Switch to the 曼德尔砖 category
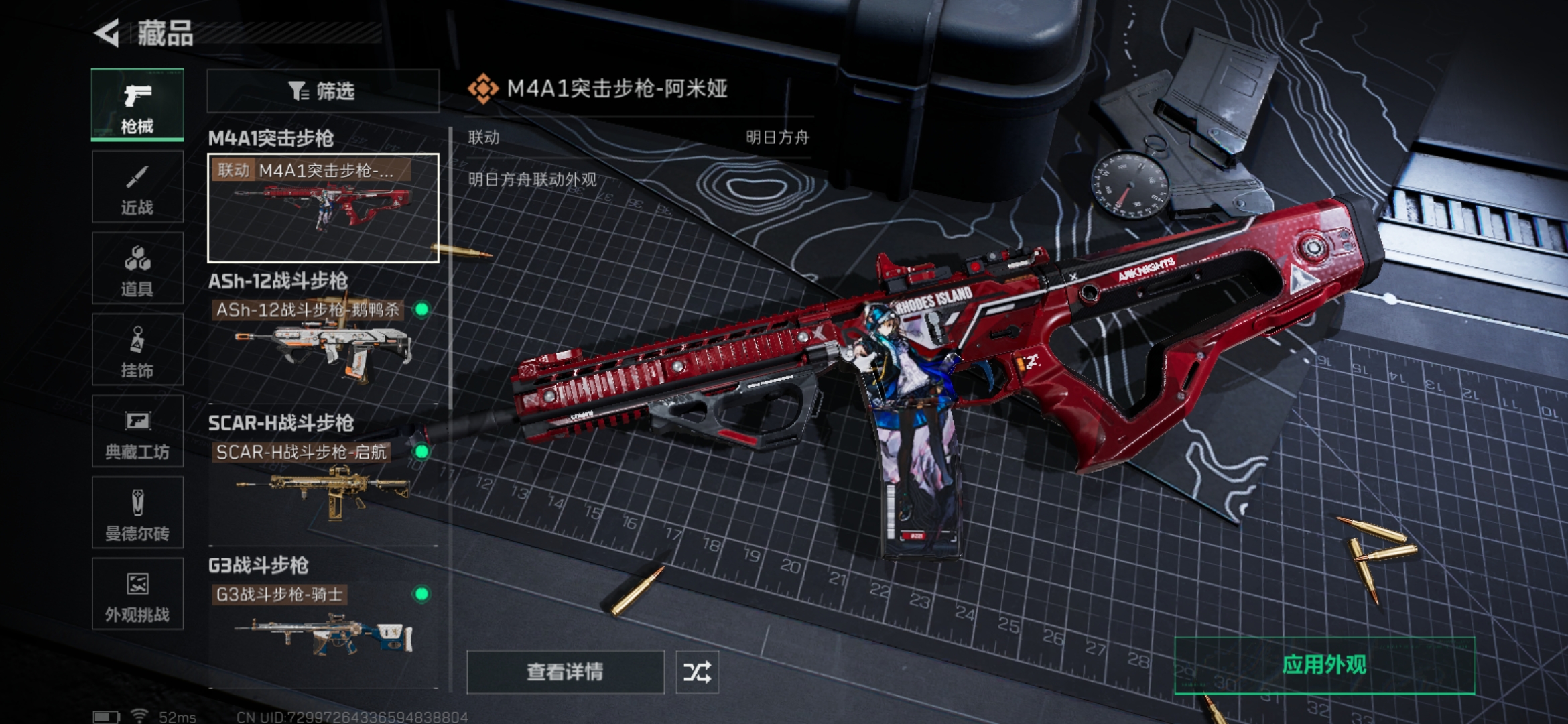 (137, 514)
